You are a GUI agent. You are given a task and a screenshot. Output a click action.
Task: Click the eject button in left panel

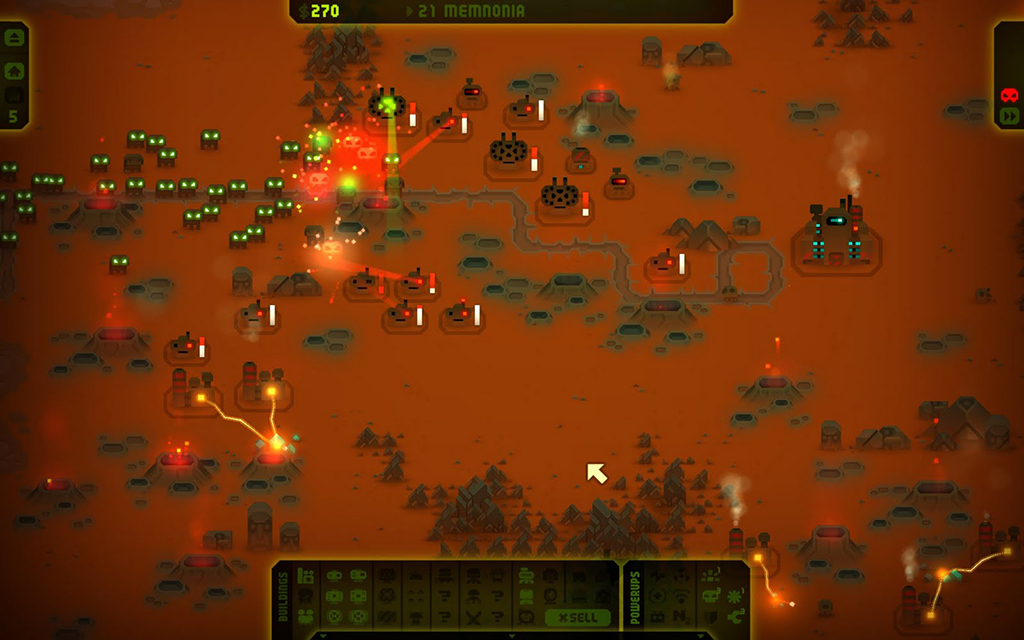click(14, 38)
